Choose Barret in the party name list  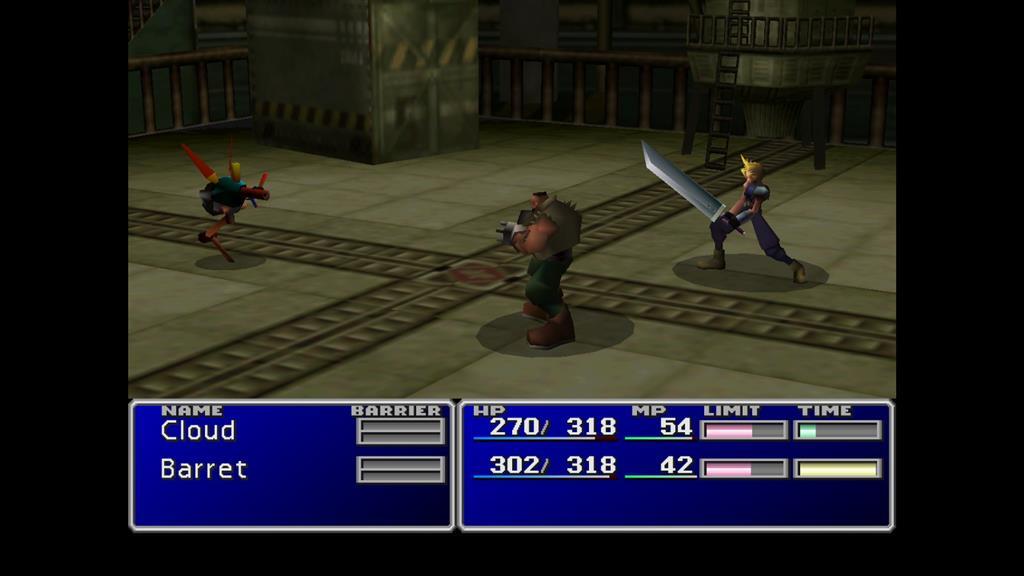(x=203, y=469)
